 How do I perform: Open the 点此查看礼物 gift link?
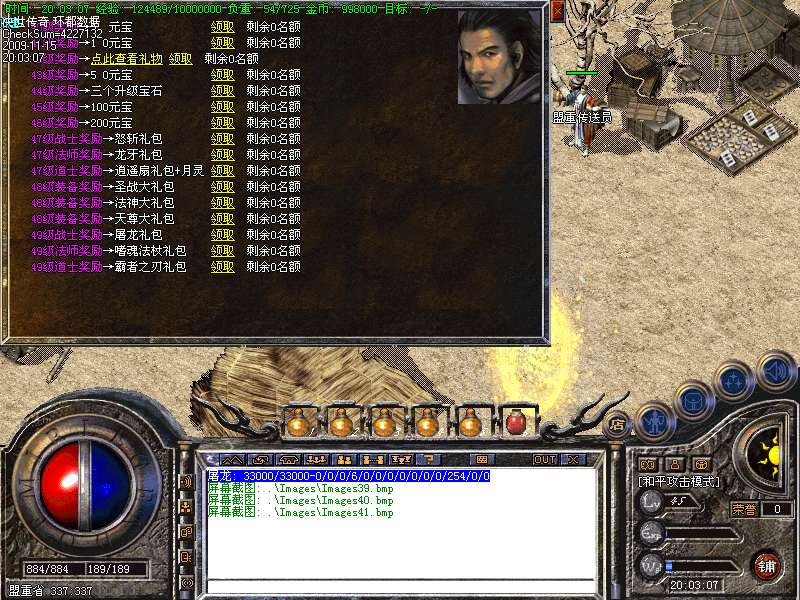coord(127,59)
